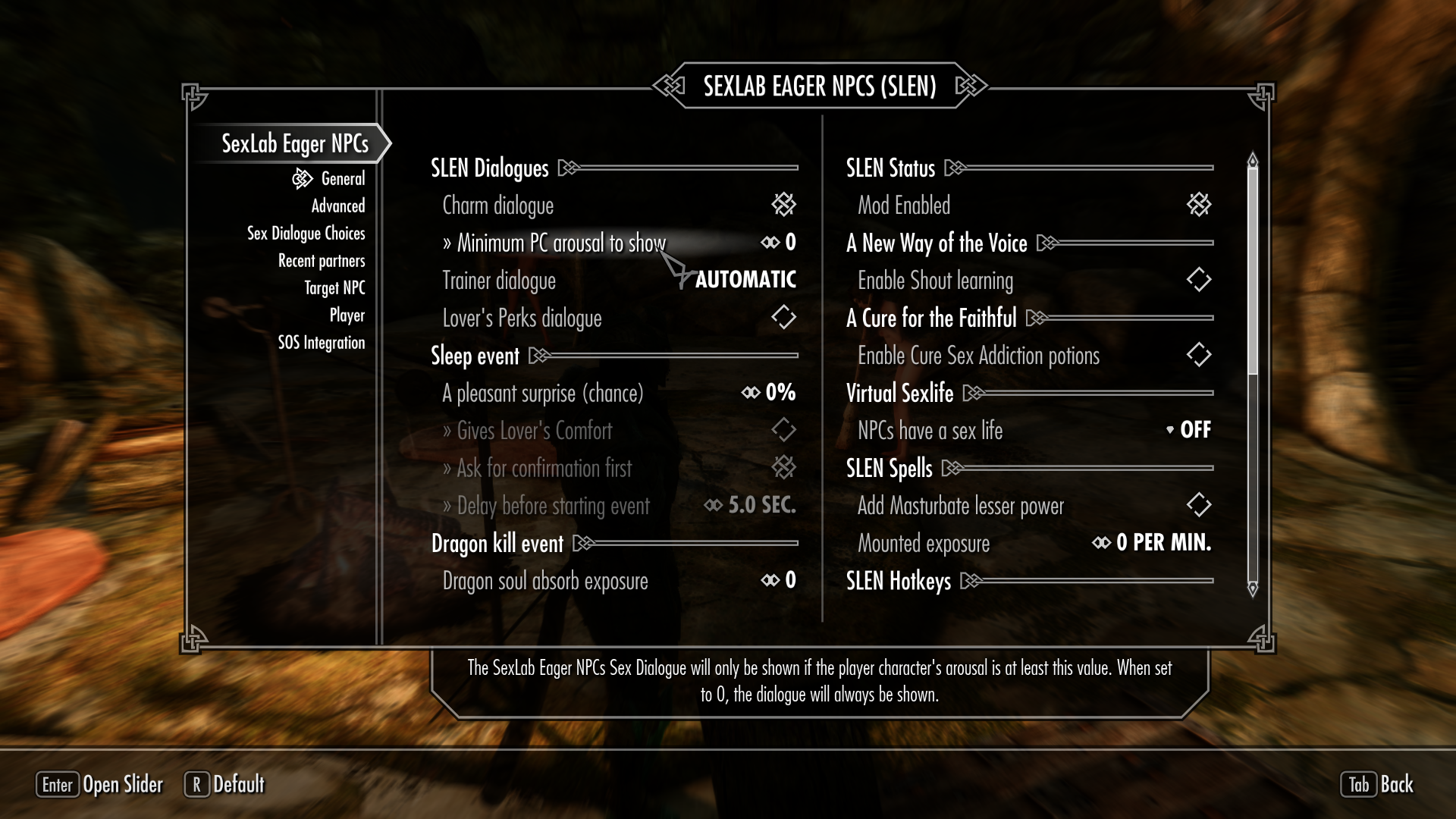1456x819 pixels.
Task: Open the SOS Integration page
Action: point(321,343)
